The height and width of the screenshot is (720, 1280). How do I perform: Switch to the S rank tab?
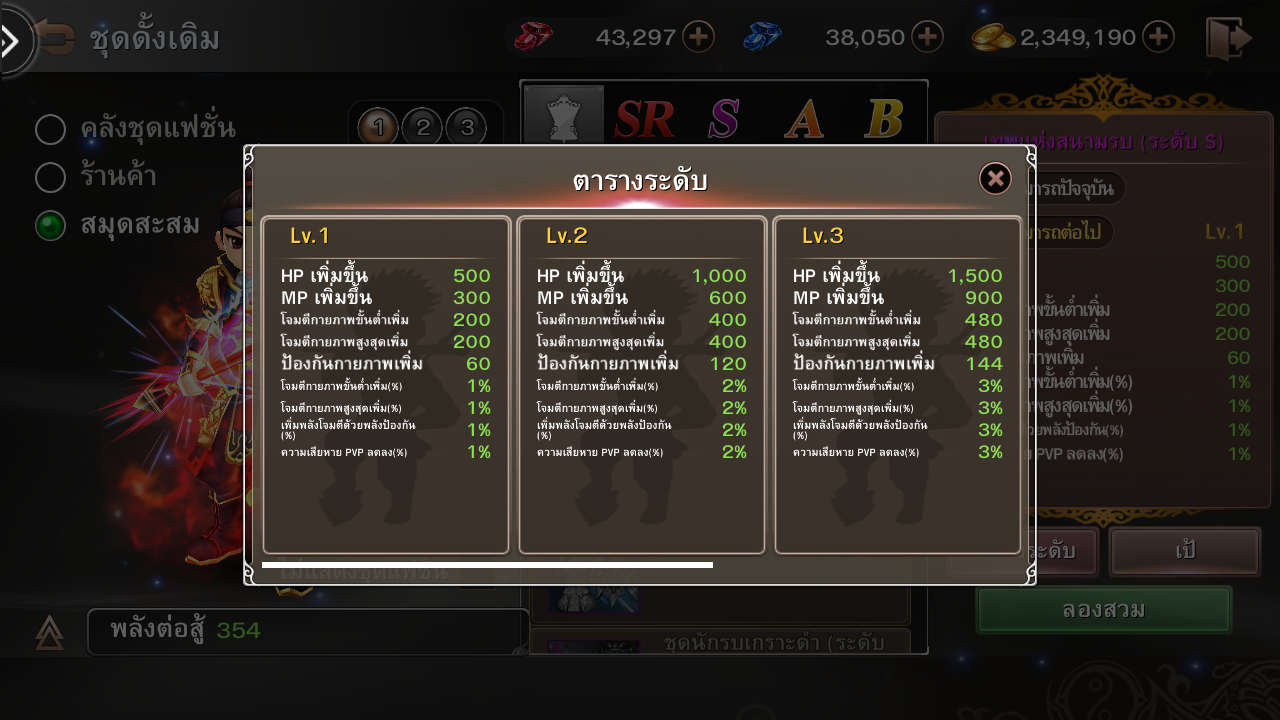click(x=723, y=119)
